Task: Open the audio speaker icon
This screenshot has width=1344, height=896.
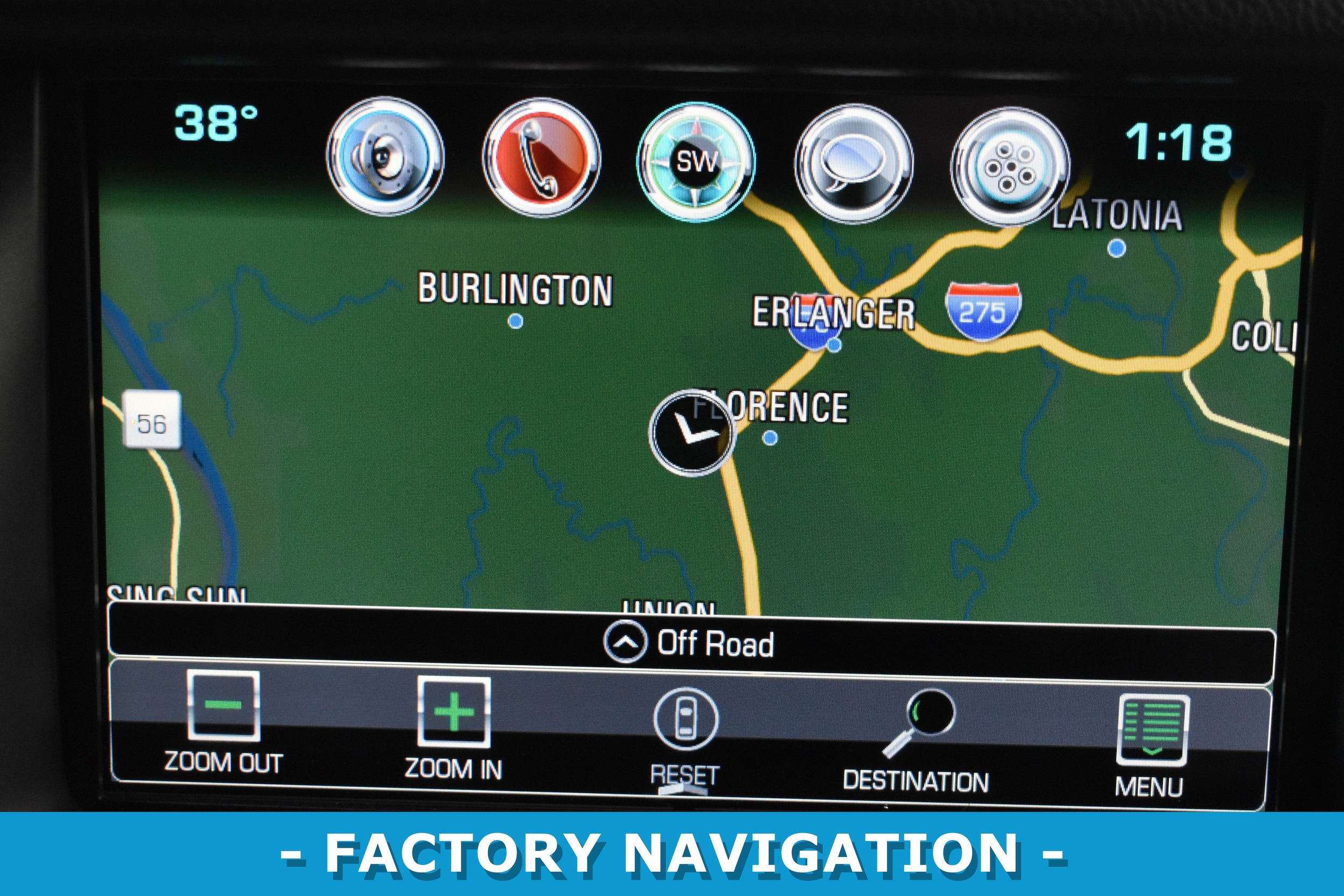Action: coord(385,156)
